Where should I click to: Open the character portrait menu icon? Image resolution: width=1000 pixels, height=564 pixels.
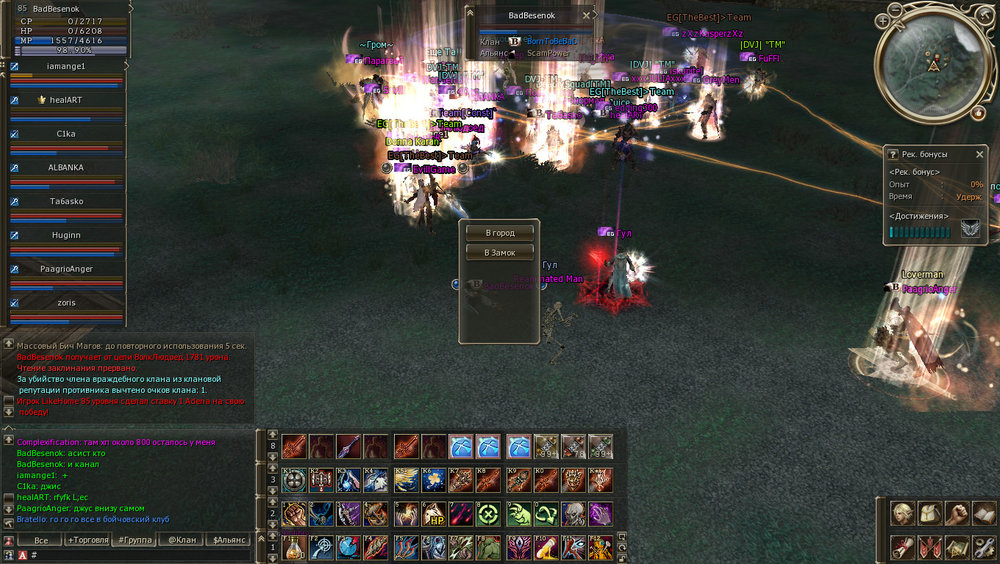(x=903, y=514)
